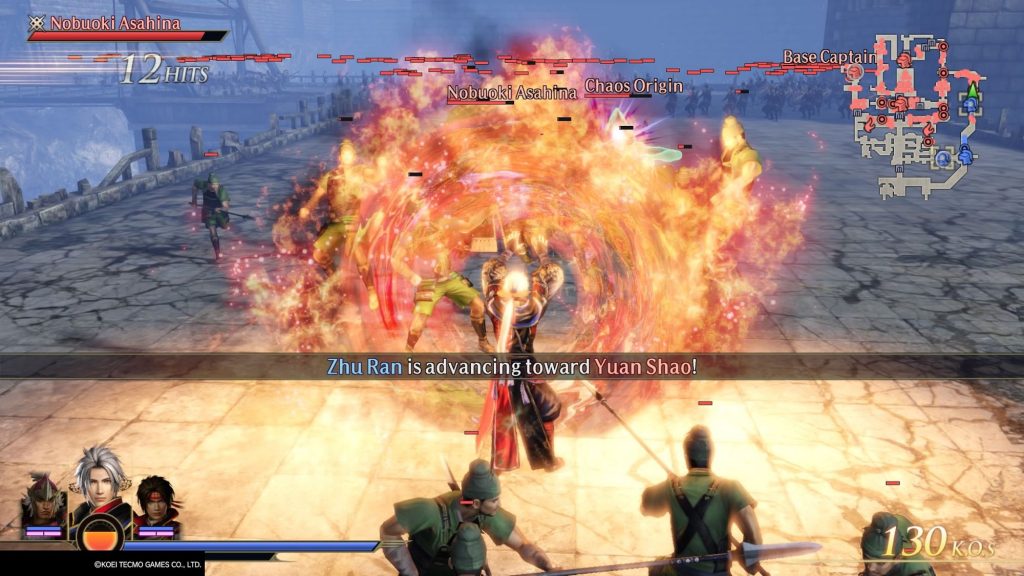Switch to the red-helmeted character portrait
The image size is (1024, 576).
43,499
